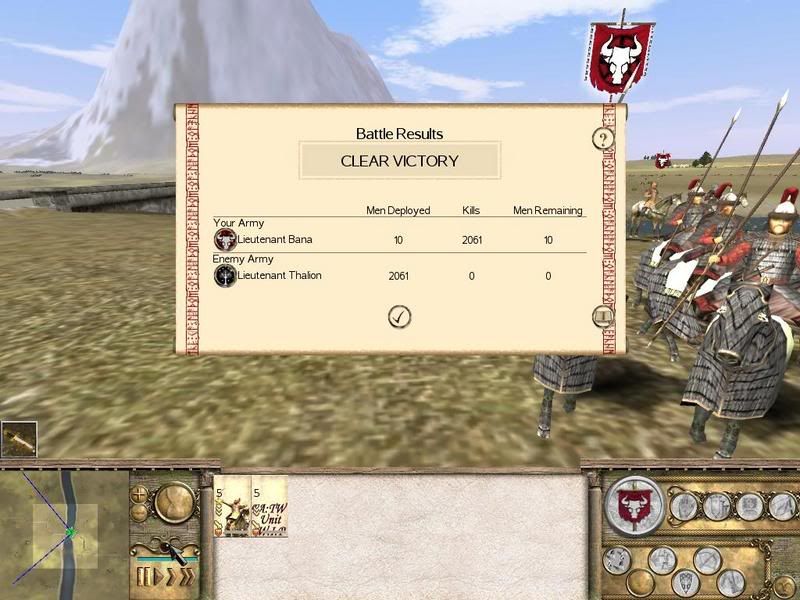Pause the battle
Image resolution: width=800 pixels, height=600 pixels.
point(143,578)
